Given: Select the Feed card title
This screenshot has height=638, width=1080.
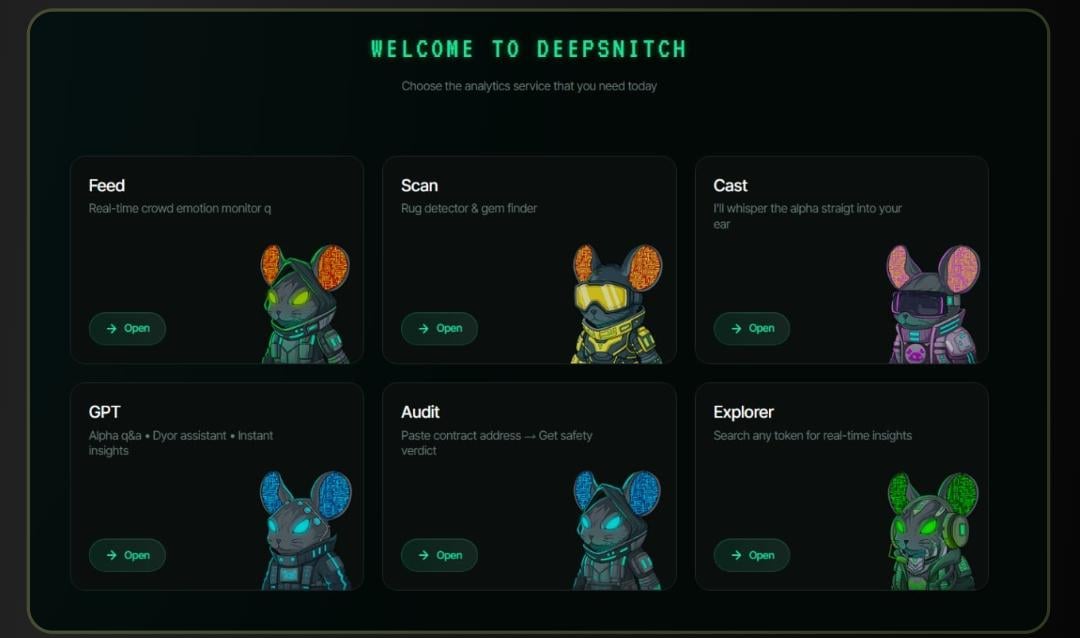Looking at the screenshot, I should coord(107,185).
